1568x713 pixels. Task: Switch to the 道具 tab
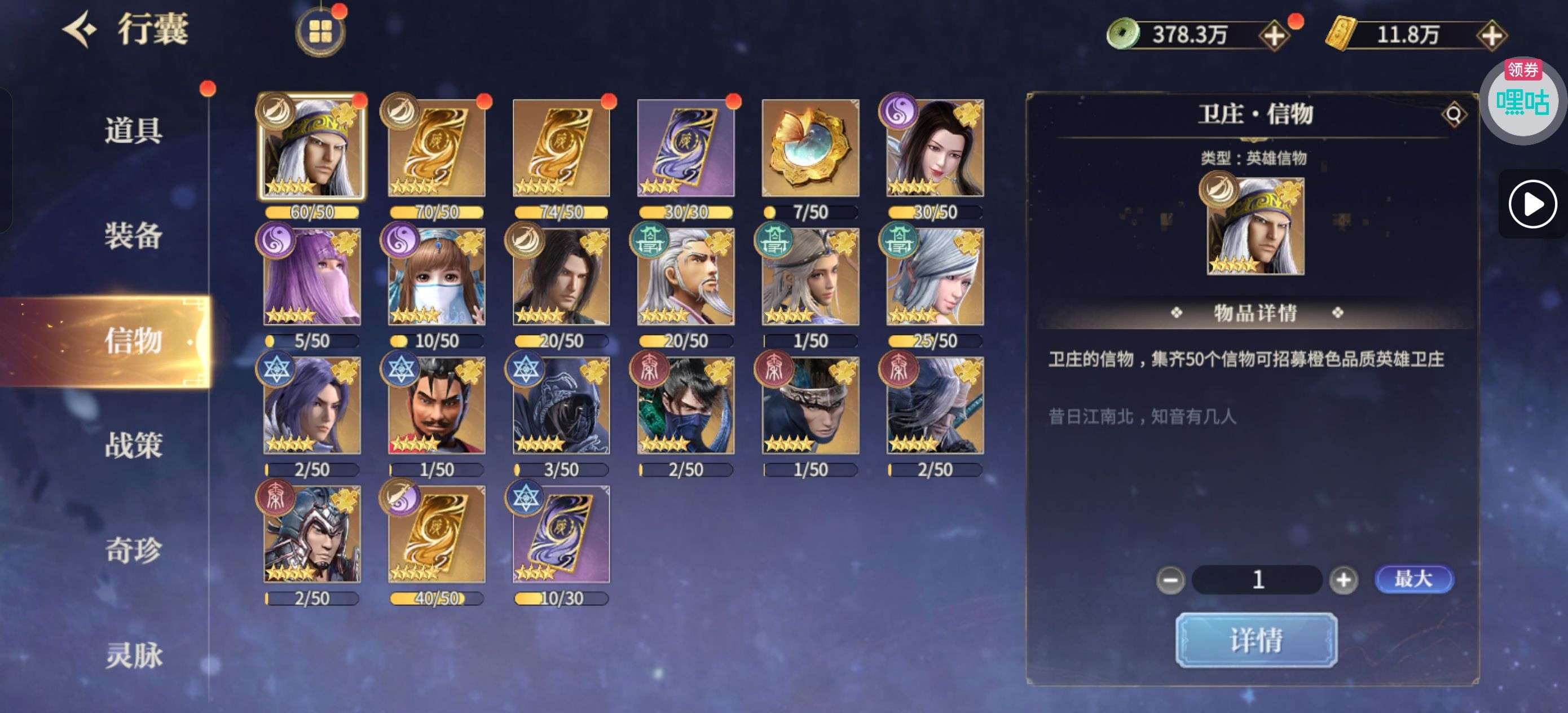[133, 130]
